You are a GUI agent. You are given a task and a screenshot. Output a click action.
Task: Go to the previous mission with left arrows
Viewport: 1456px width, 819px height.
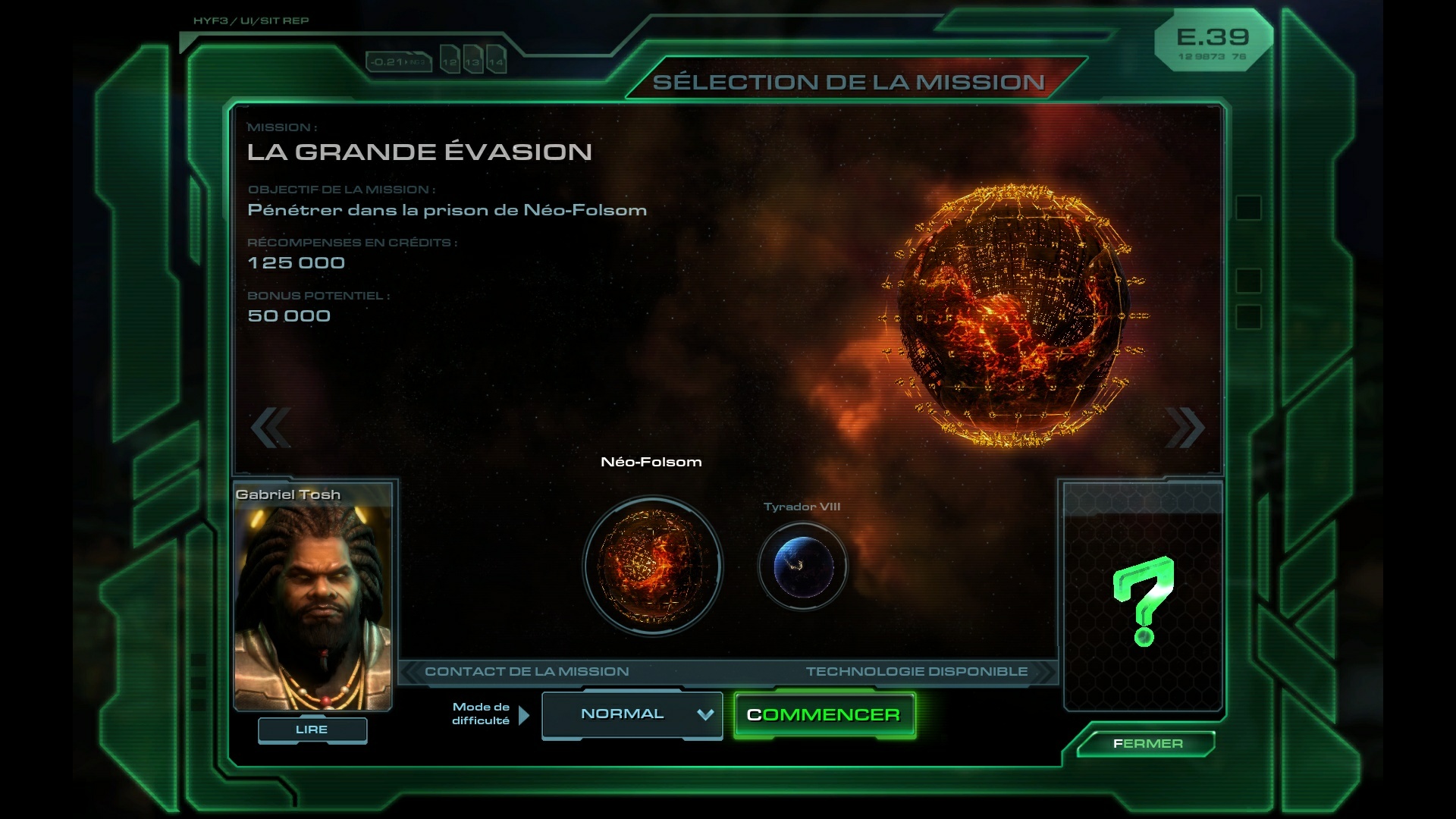tap(271, 427)
